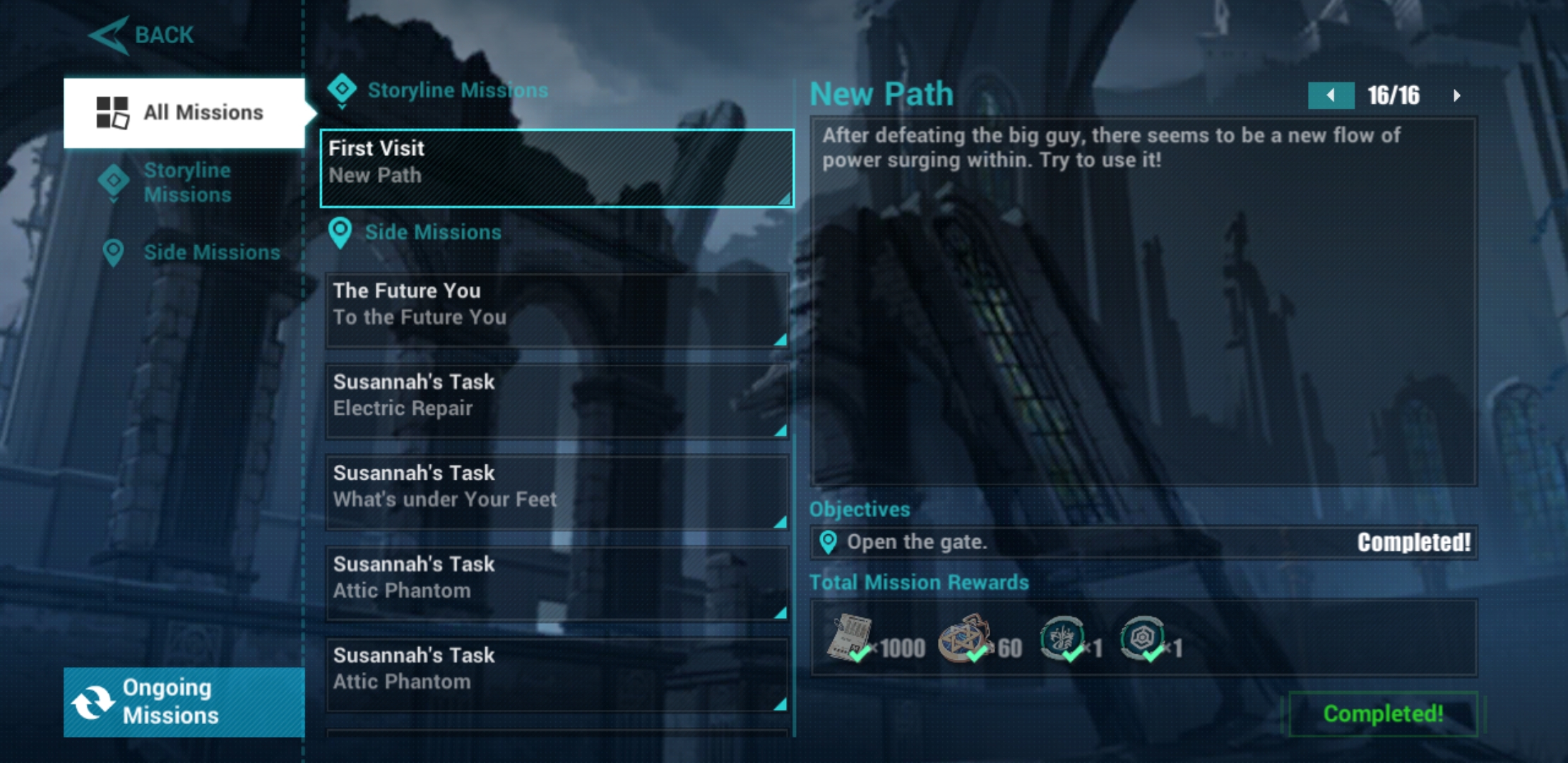Click the Side Missions map pin icon in sidebar
Screen dimensions: 1568x763
pos(113,252)
